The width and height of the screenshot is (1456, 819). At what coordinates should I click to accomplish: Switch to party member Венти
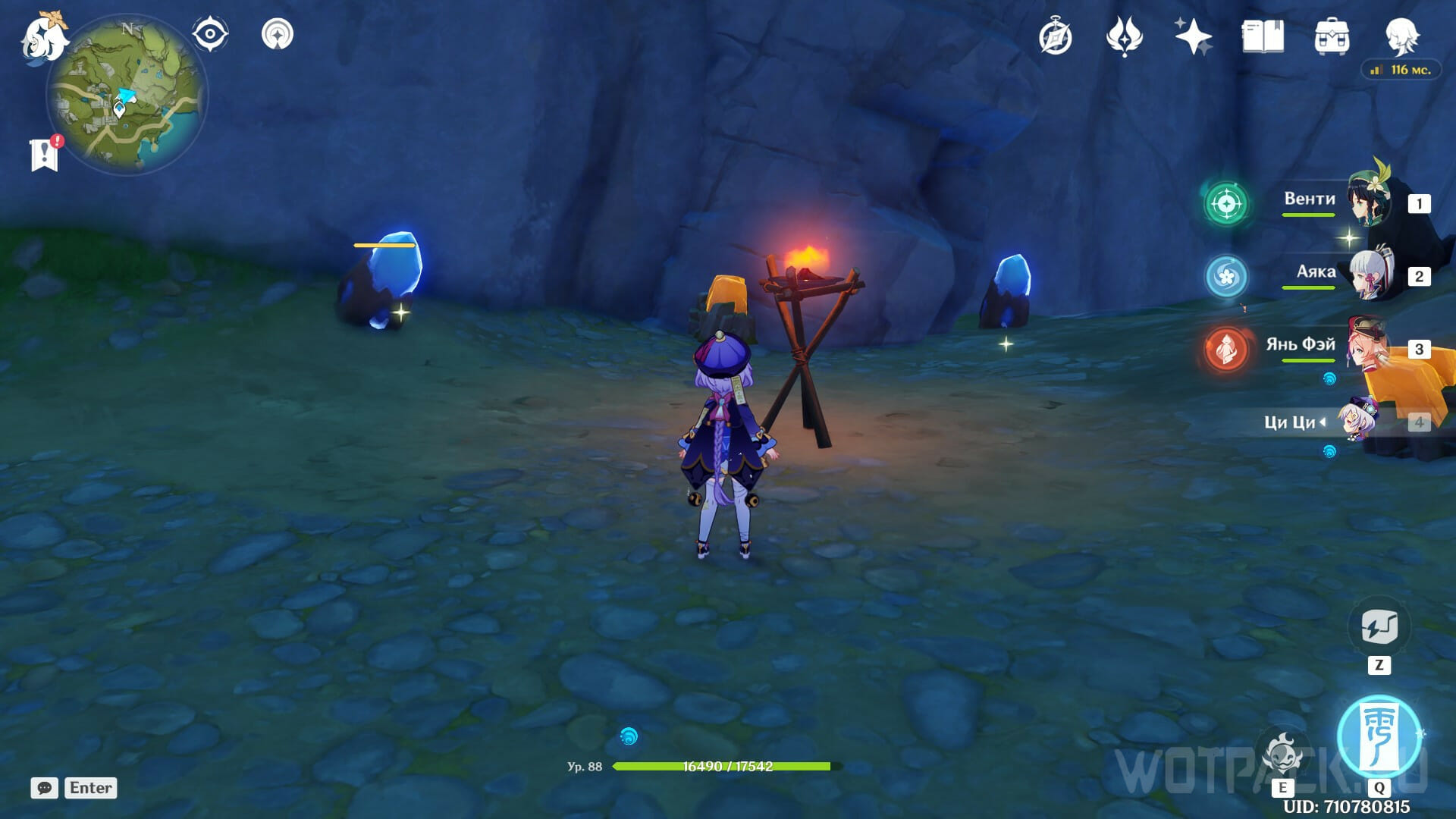pyautogui.click(x=1369, y=202)
